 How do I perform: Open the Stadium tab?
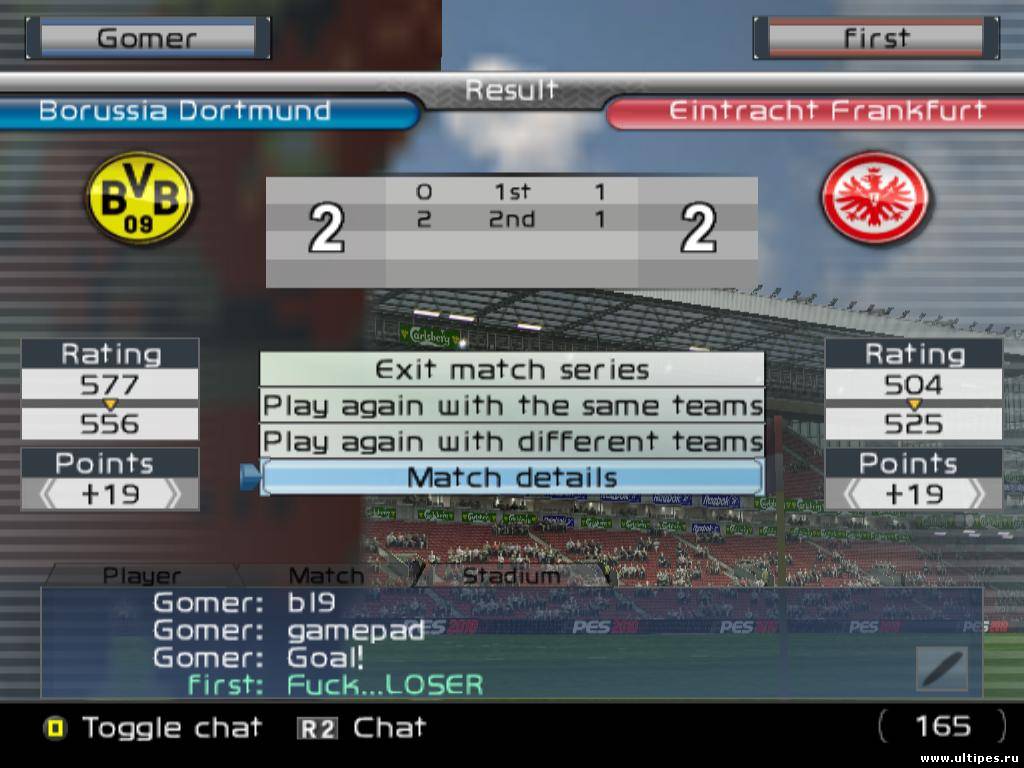coord(511,576)
